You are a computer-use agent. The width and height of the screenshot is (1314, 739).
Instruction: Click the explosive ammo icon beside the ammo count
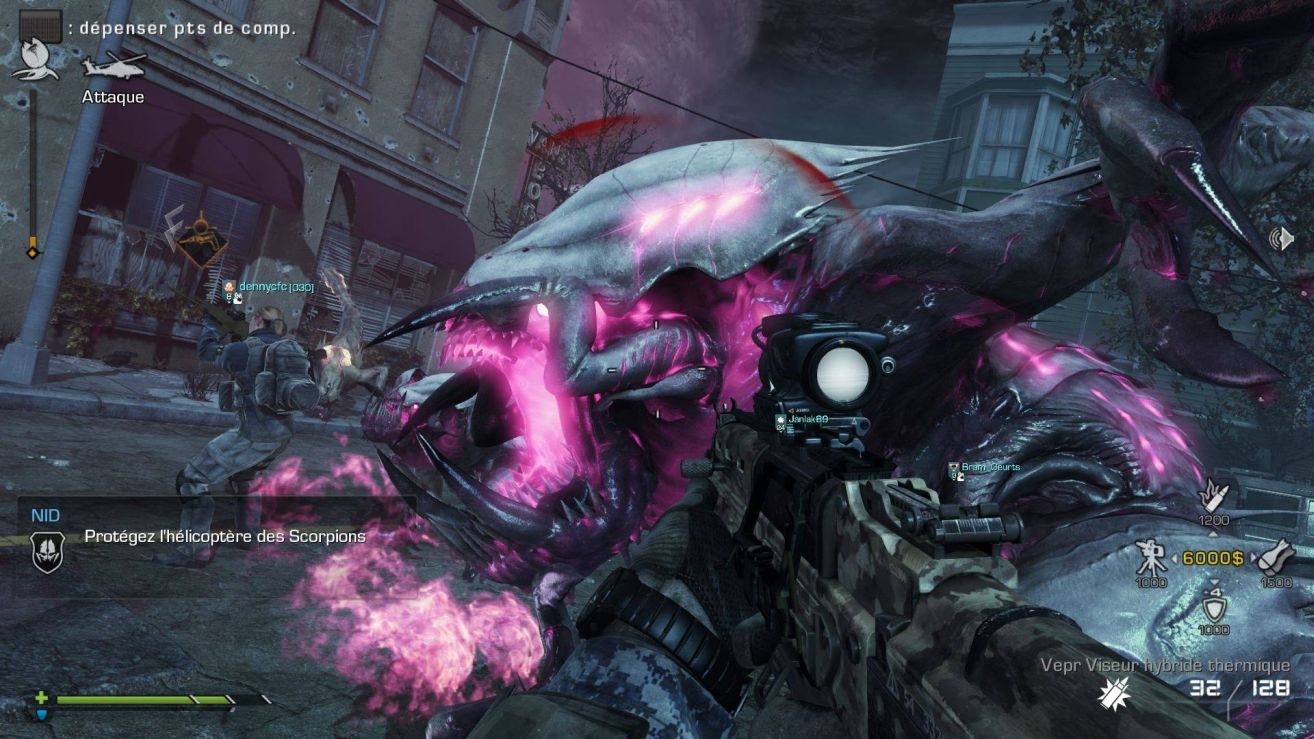(1111, 692)
